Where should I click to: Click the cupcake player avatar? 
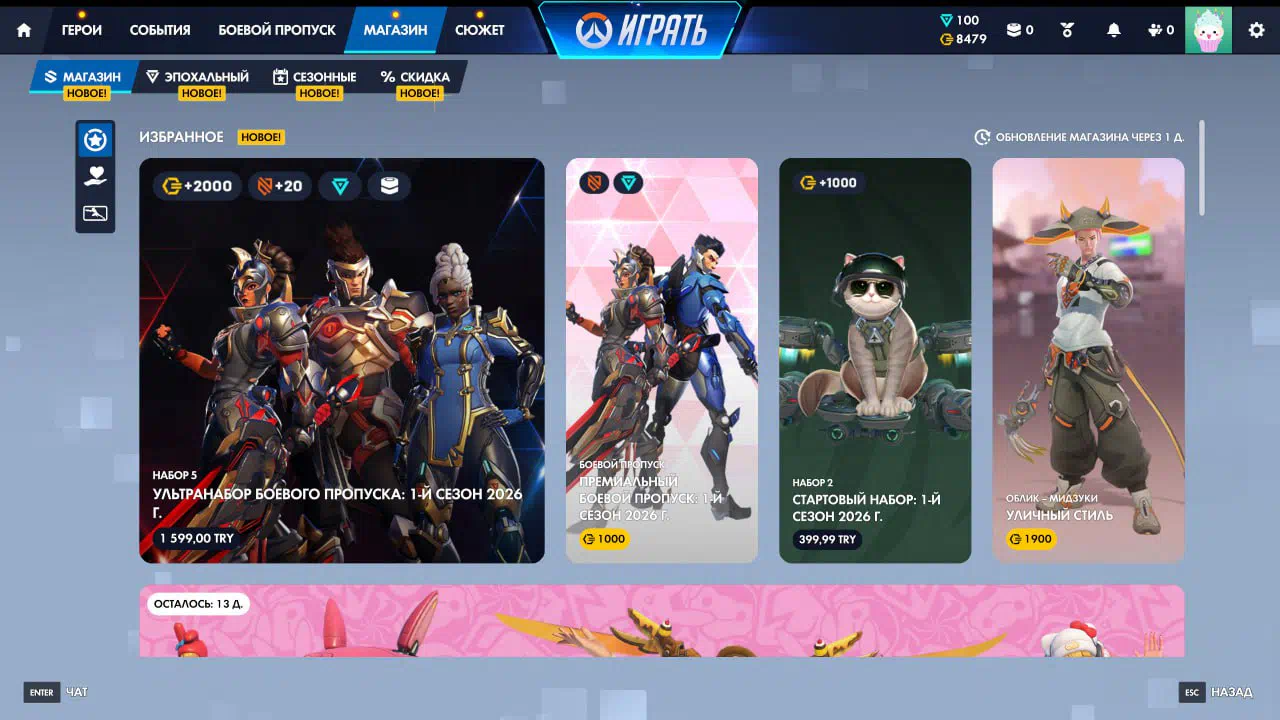1208,30
